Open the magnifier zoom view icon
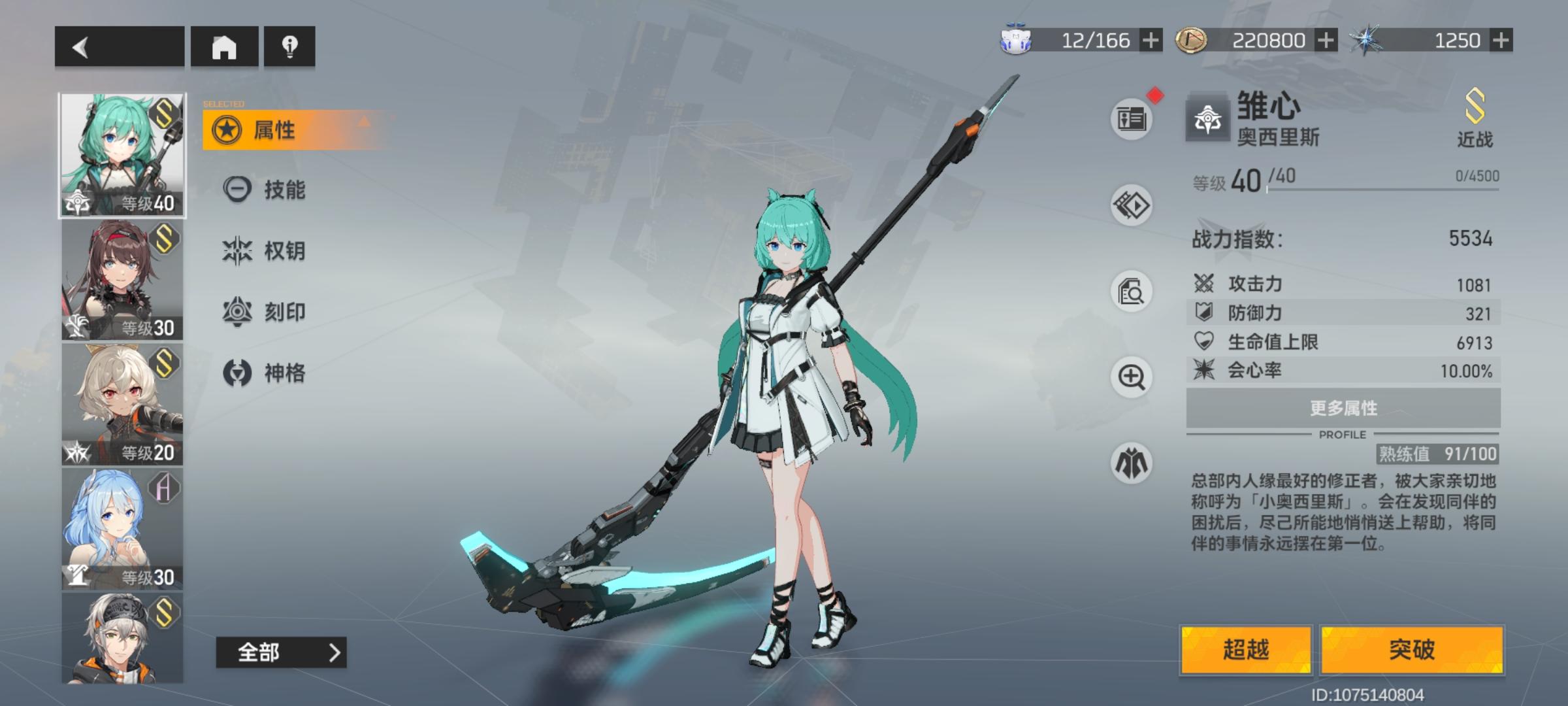 1132,377
